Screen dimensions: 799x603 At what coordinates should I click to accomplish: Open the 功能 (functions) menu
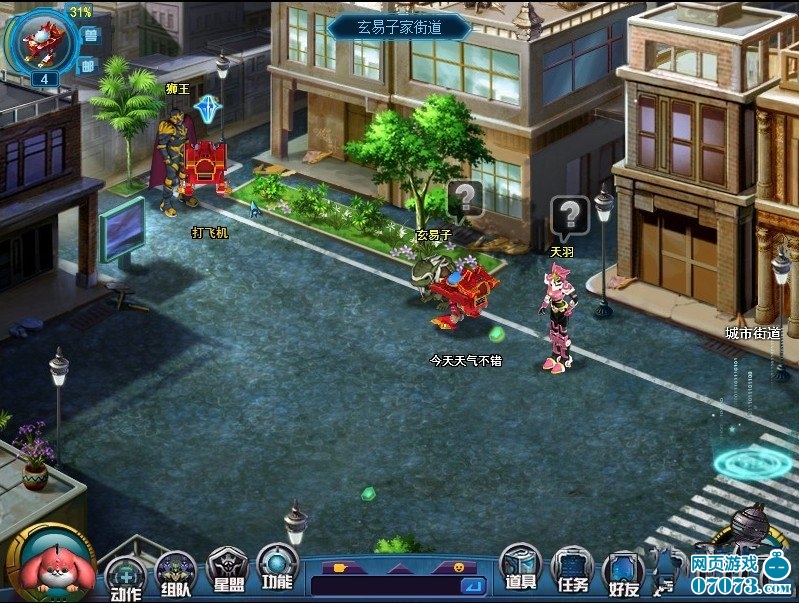(277, 567)
